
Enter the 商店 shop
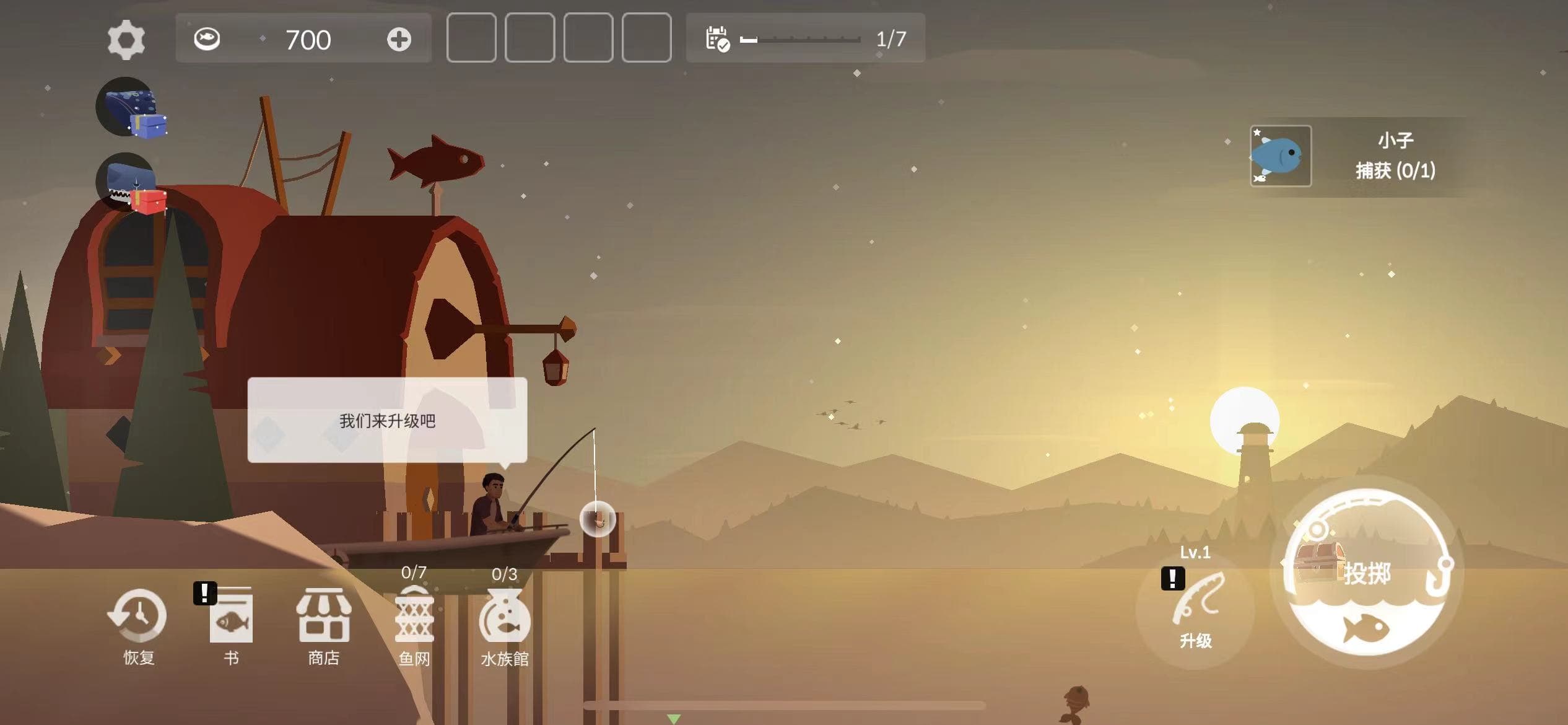click(x=324, y=626)
